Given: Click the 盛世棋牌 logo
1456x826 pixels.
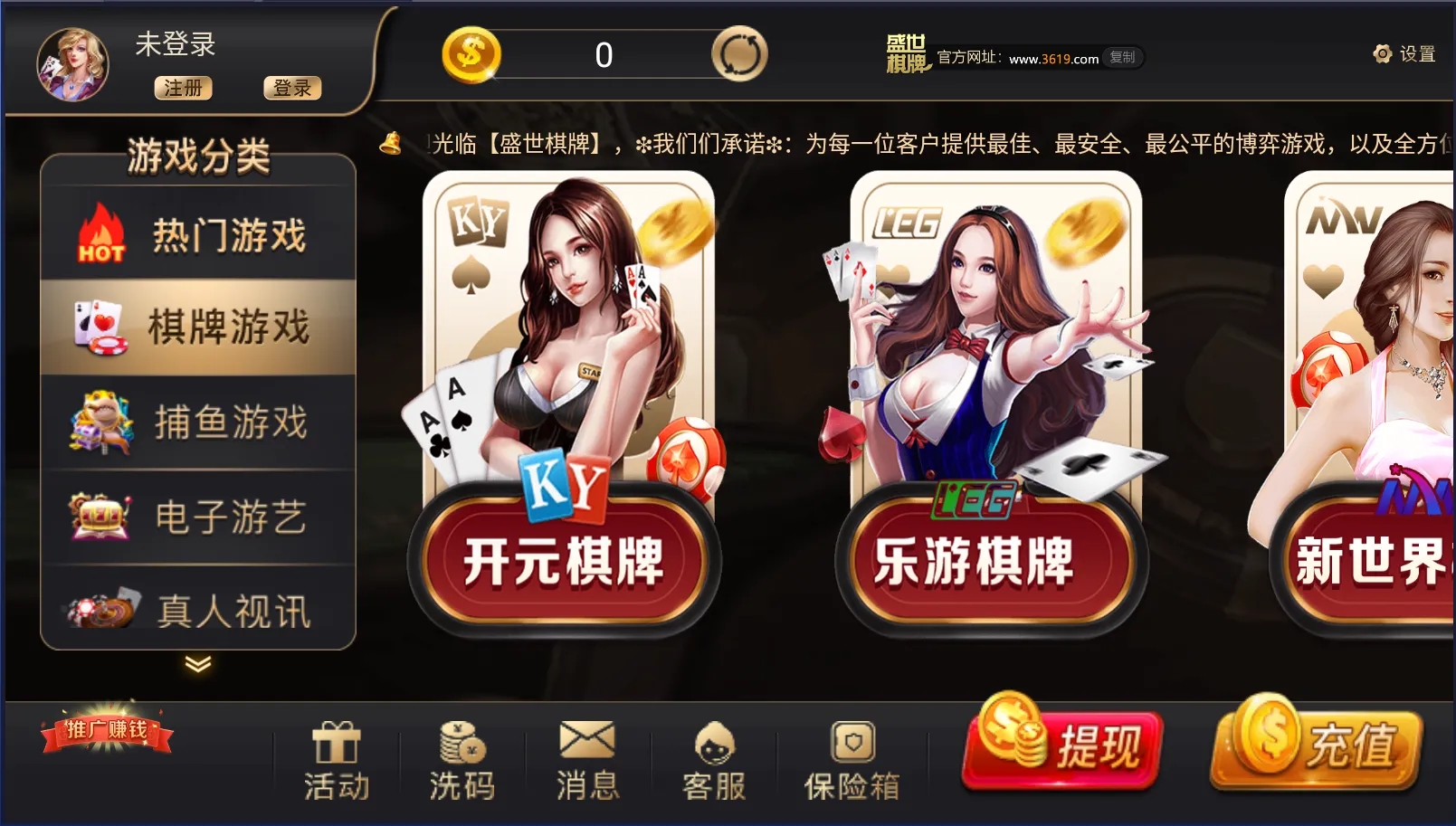Looking at the screenshot, I should point(905,56).
